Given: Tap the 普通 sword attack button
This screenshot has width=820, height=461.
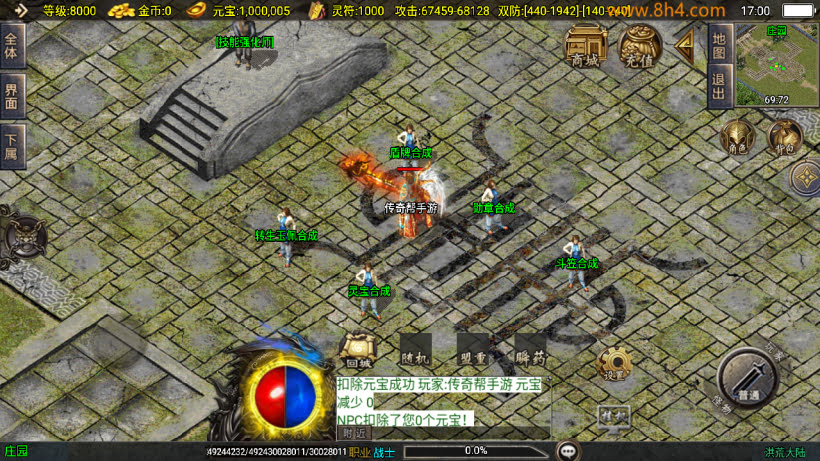Looking at the screenshot, I should tap(746, 380).
